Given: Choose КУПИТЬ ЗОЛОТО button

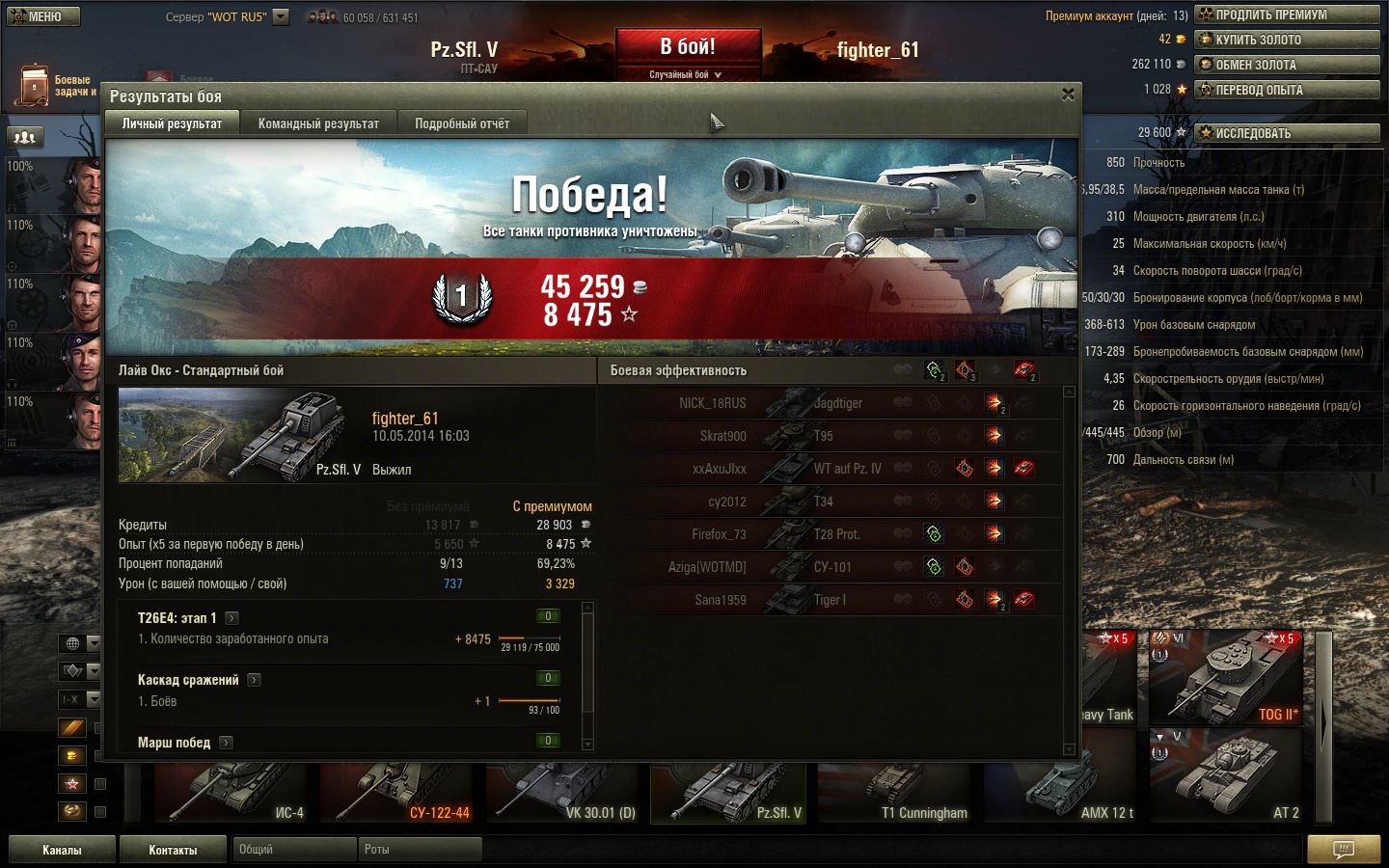Looking at the screenshot, I should pos(1287,40).
